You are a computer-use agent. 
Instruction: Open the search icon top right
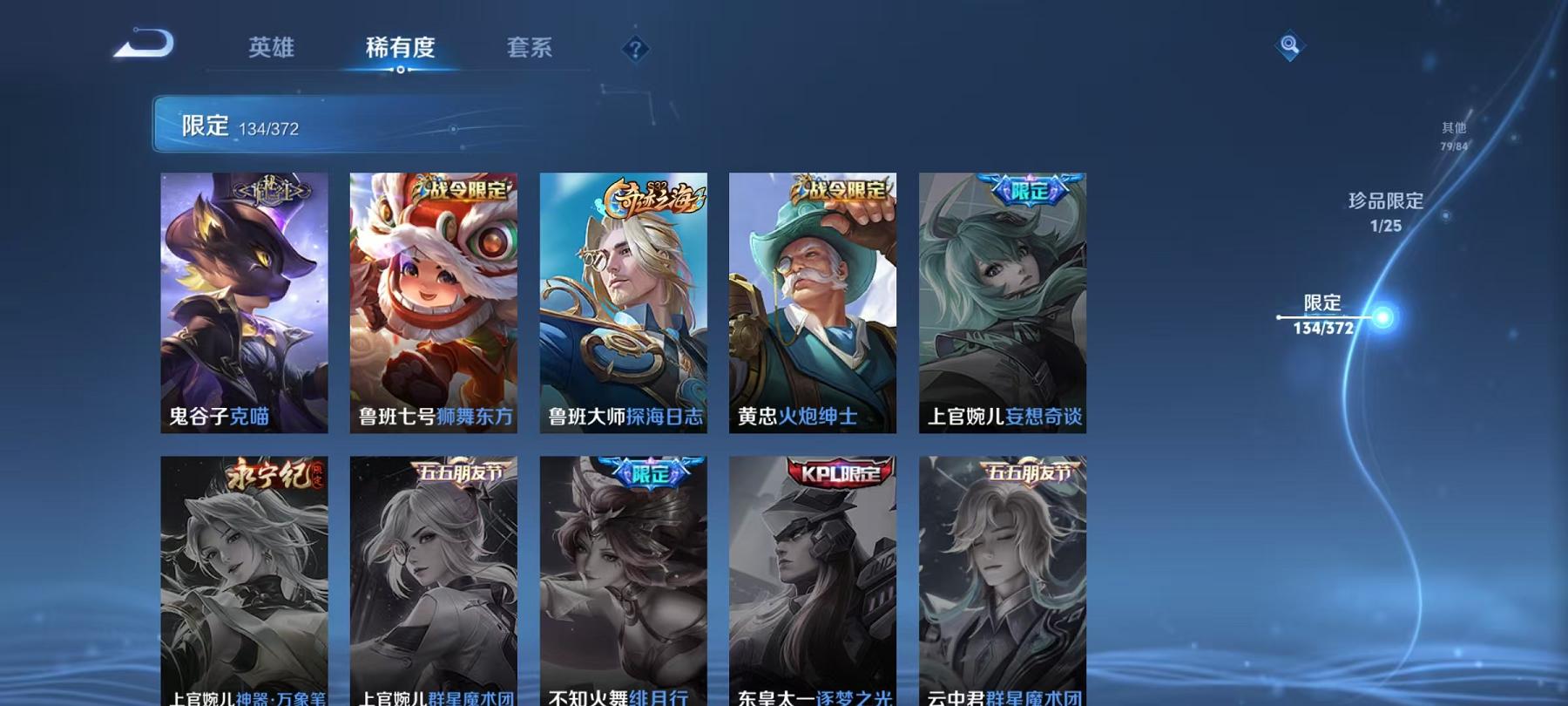point(1289,45)
